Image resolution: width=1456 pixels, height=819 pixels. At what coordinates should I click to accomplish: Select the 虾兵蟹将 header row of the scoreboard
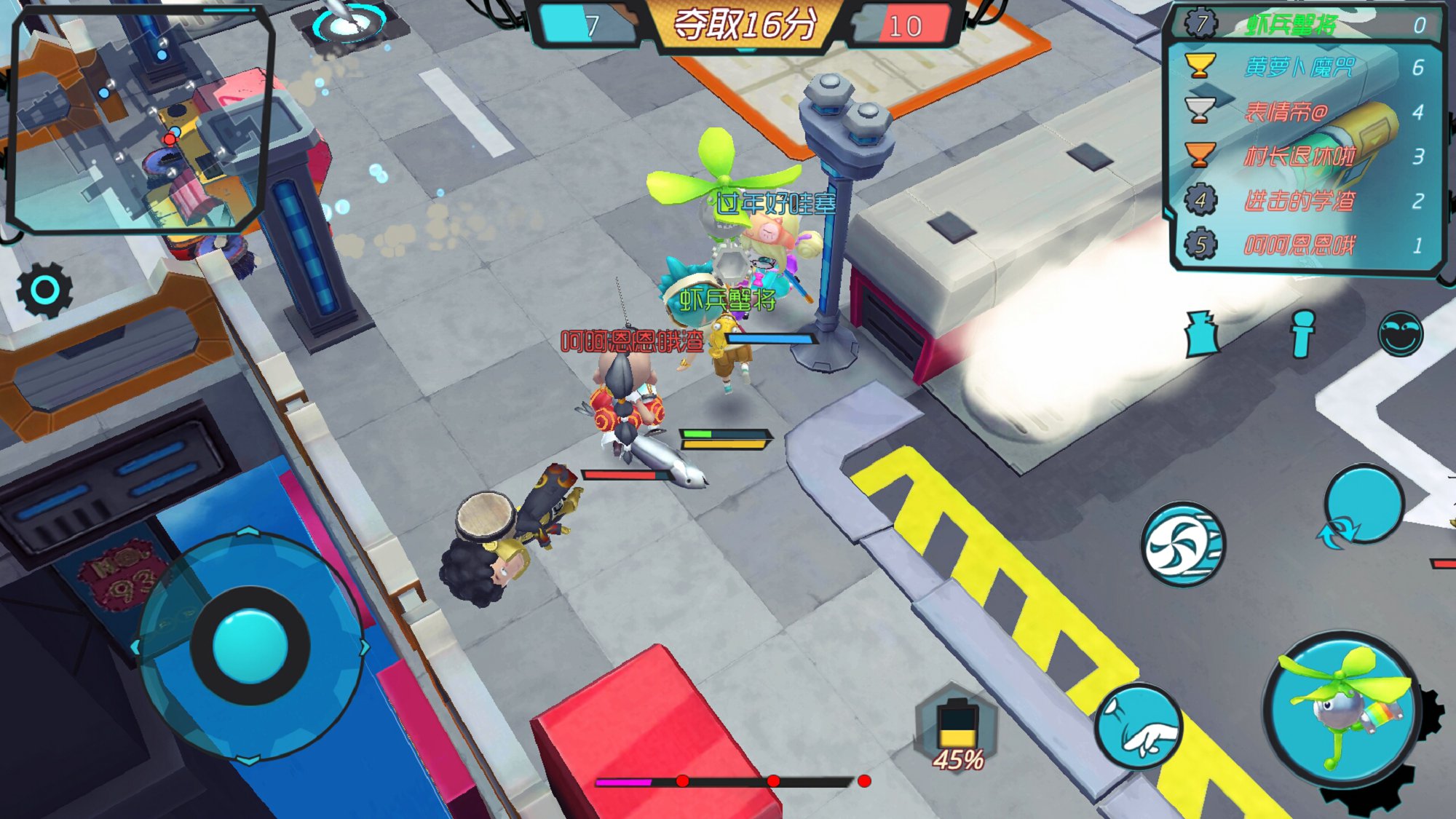point(1305,25)
